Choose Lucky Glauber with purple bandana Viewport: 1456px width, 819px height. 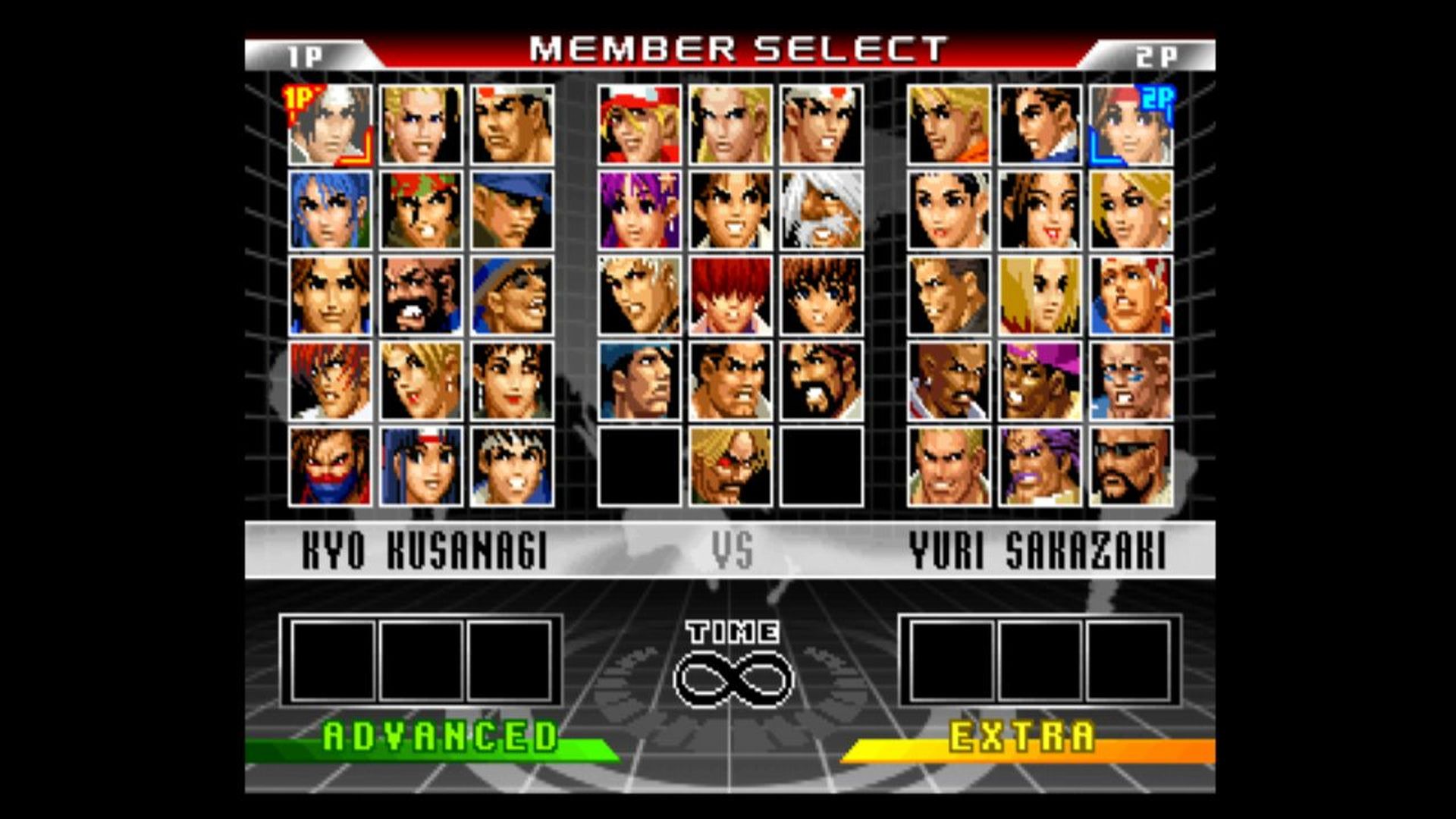tap(1040, 381)
